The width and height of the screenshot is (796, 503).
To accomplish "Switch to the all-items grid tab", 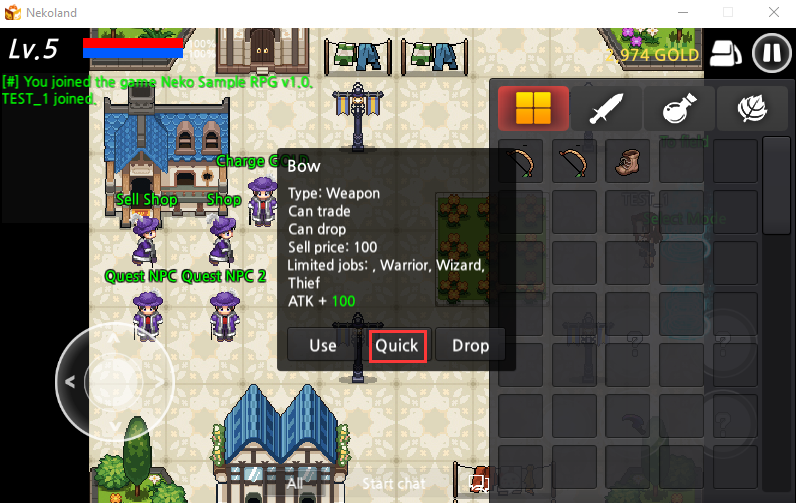I will click(x=533, y=110).
